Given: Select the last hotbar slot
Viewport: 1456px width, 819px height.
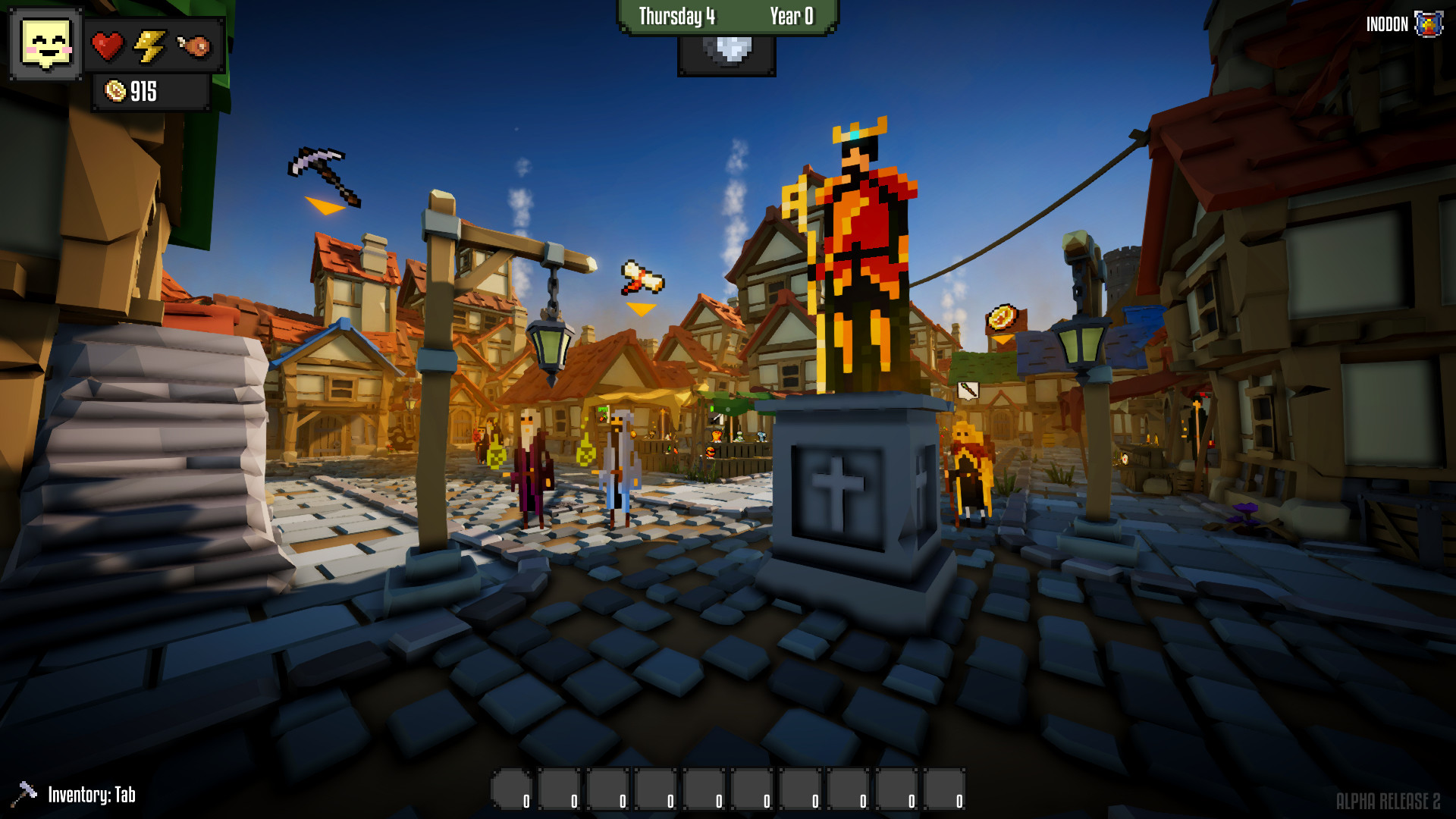Looking at the screenshot, I should point(944,789).
